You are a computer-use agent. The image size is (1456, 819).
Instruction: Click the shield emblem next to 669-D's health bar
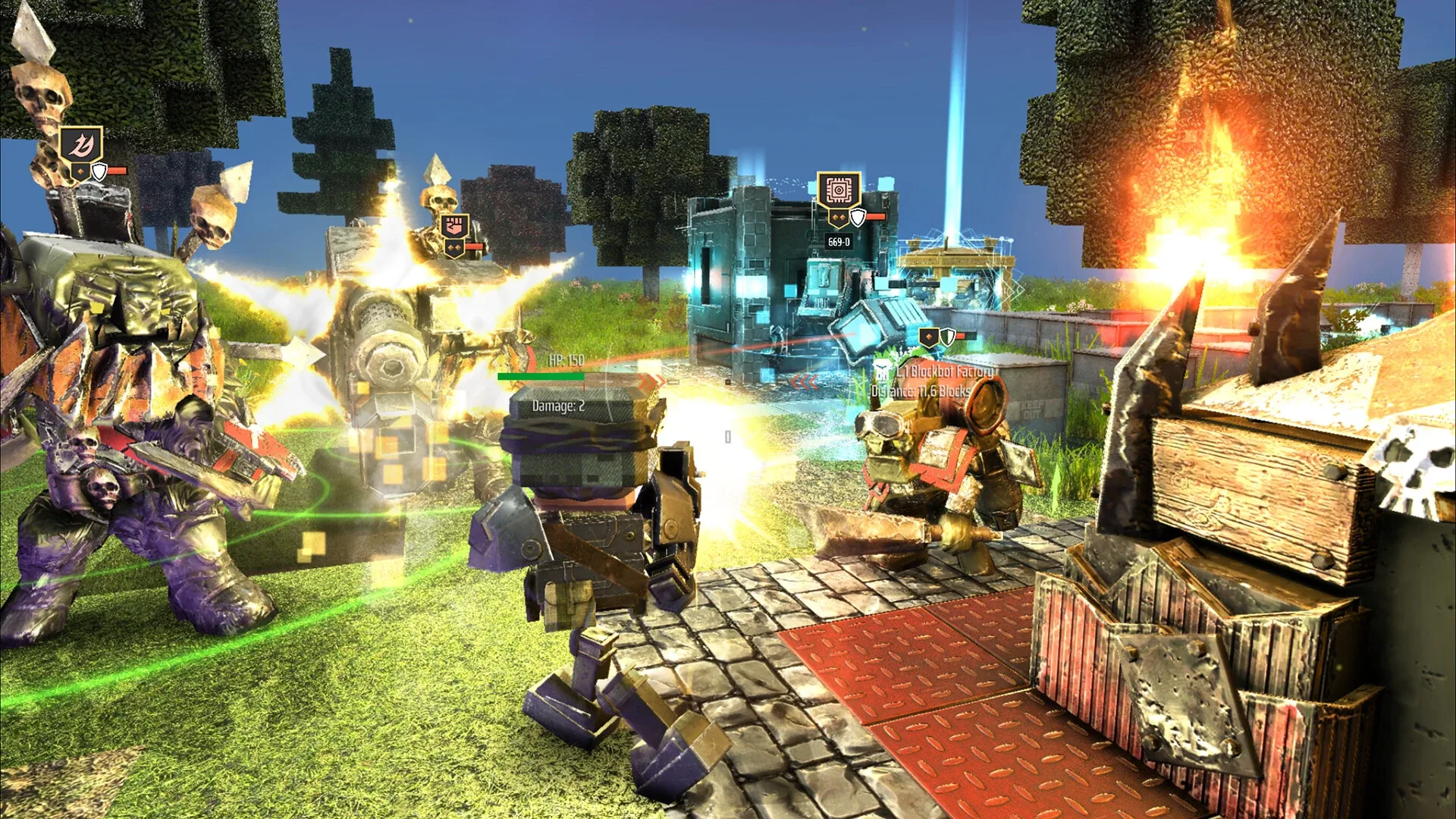pyautogui.click(x=858, y=218)
